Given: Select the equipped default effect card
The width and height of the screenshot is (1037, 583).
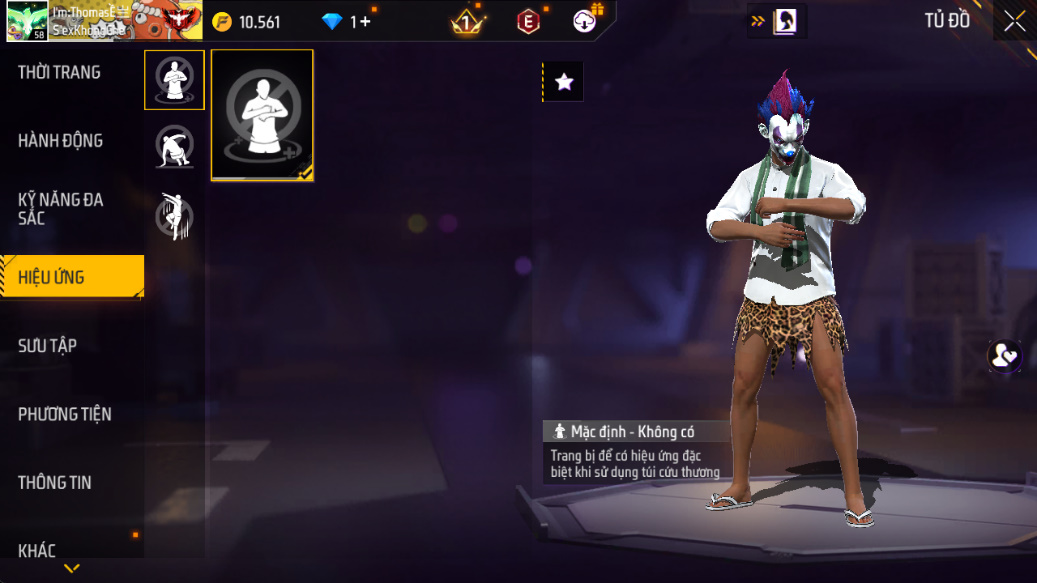Looking at the screenshot, I should [x=262, y=115].
